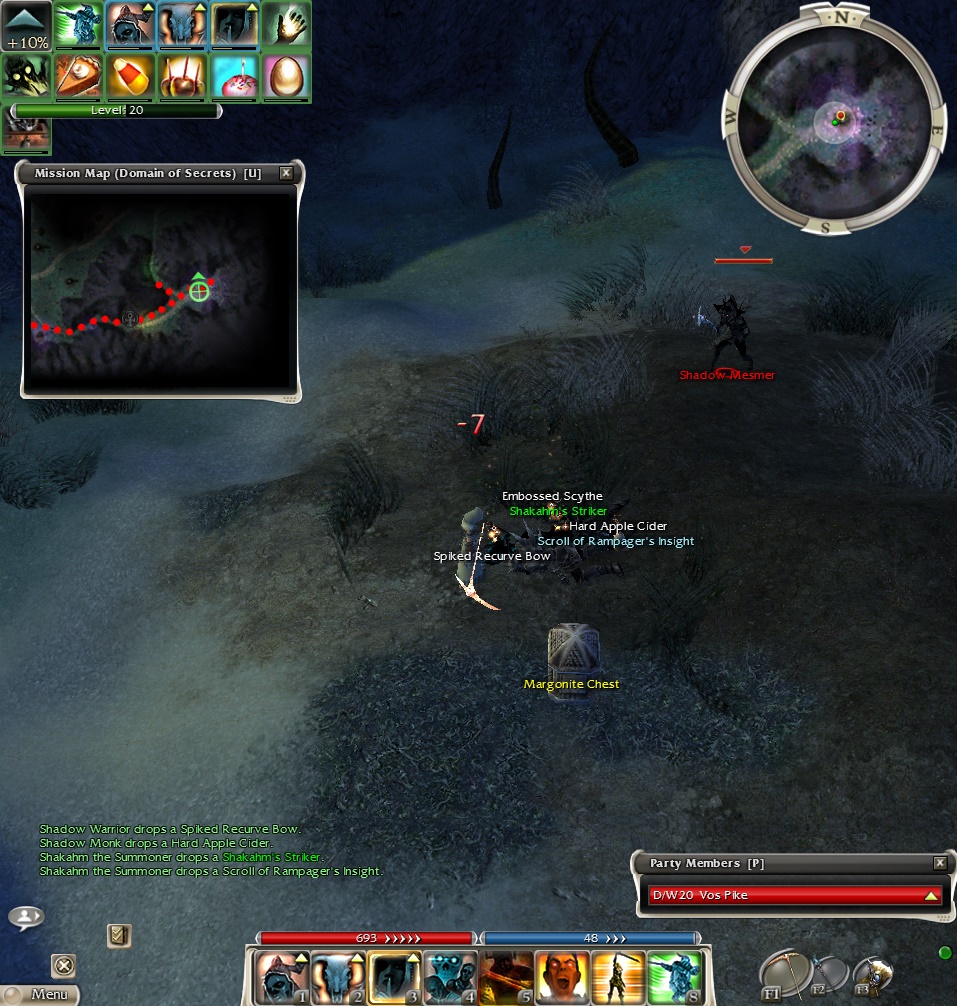The height and width of the screenshot is (1006, 957).
Task: Select party member Vos Pike
Action: tap(793, 895)
